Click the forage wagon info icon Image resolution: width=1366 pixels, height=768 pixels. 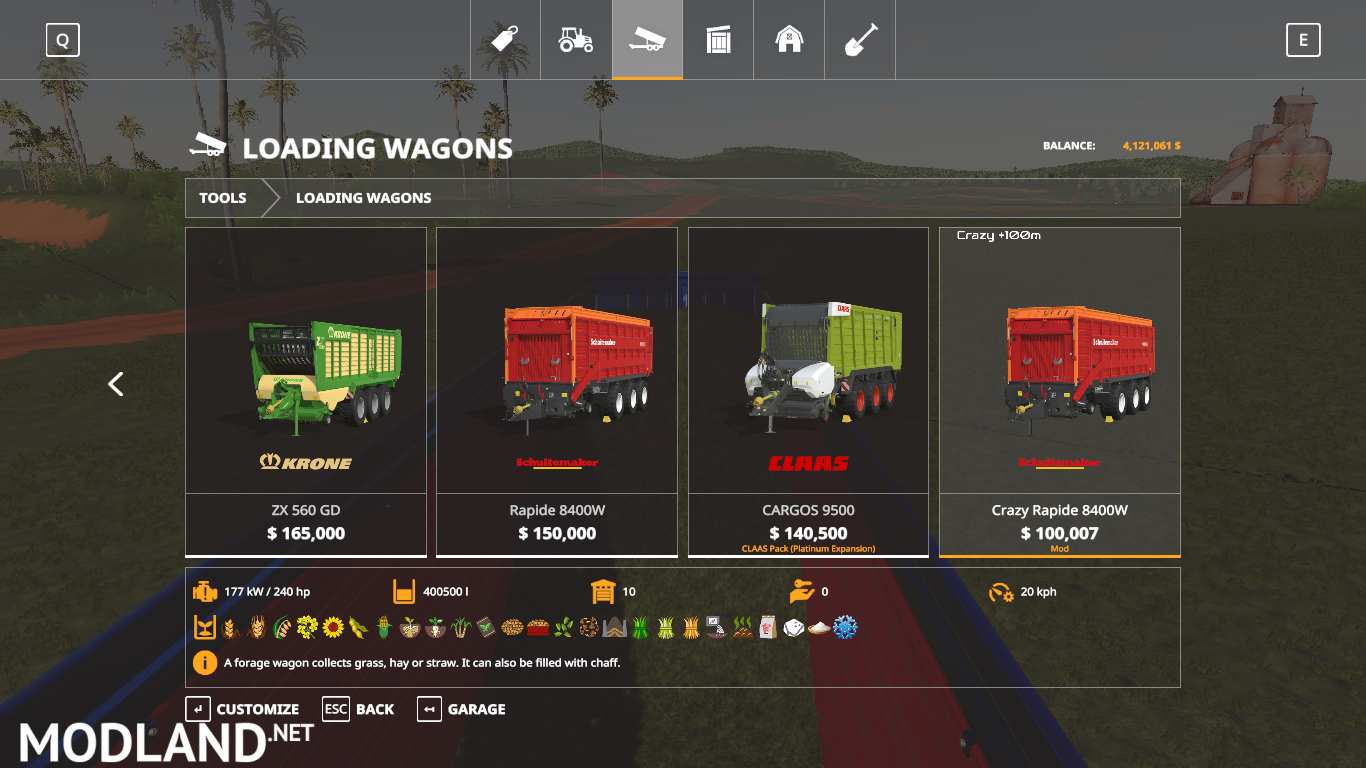tap(205, 662)
